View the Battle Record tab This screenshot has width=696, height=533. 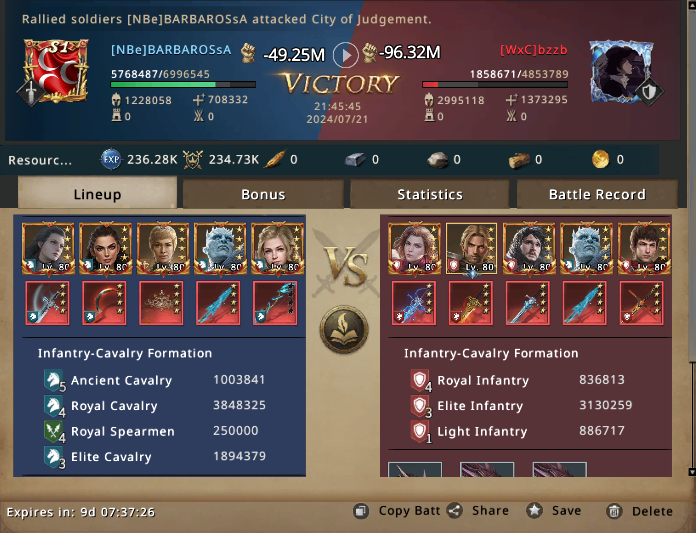click(597, 194)
